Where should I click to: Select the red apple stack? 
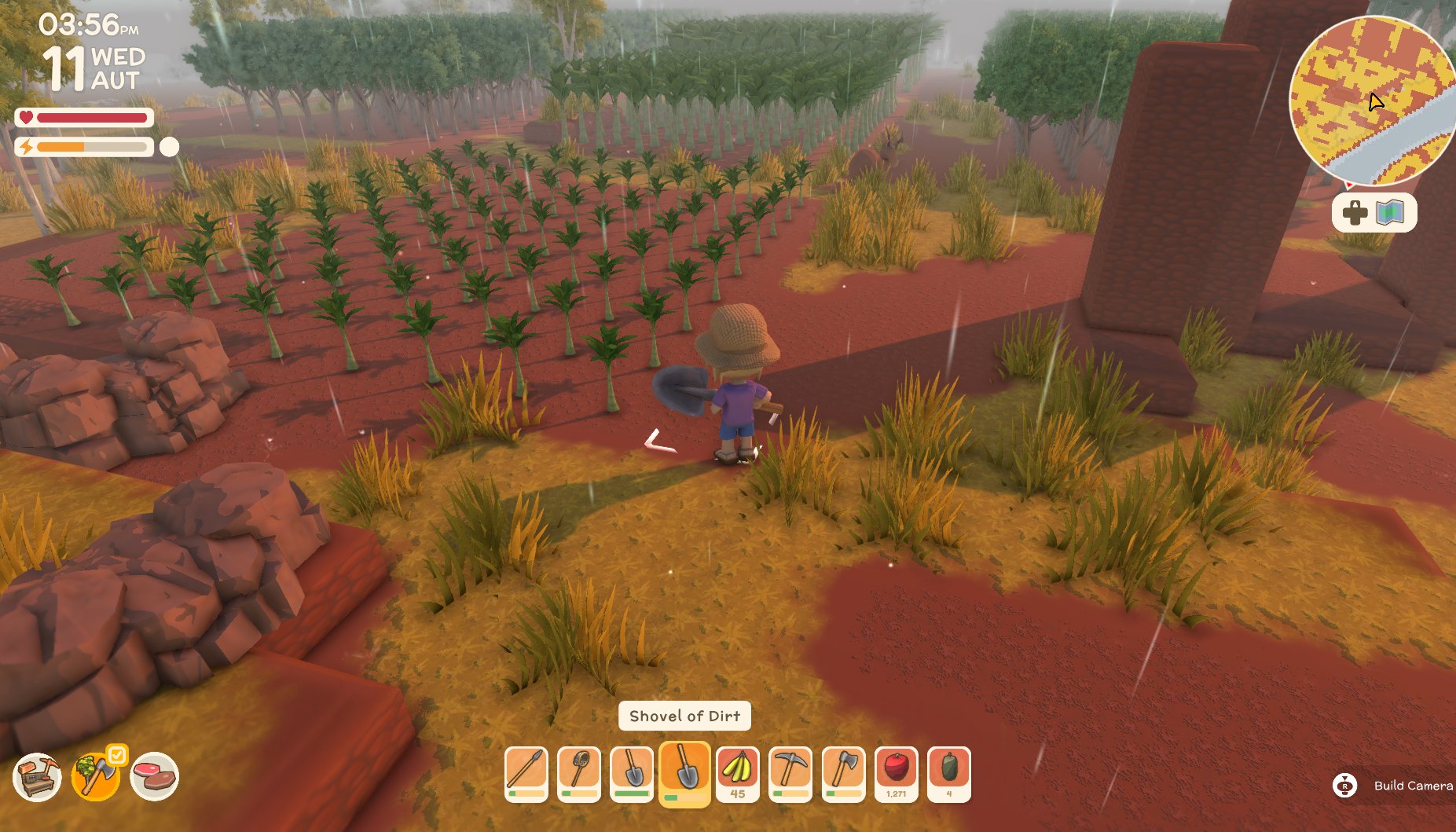coord(897,773)
